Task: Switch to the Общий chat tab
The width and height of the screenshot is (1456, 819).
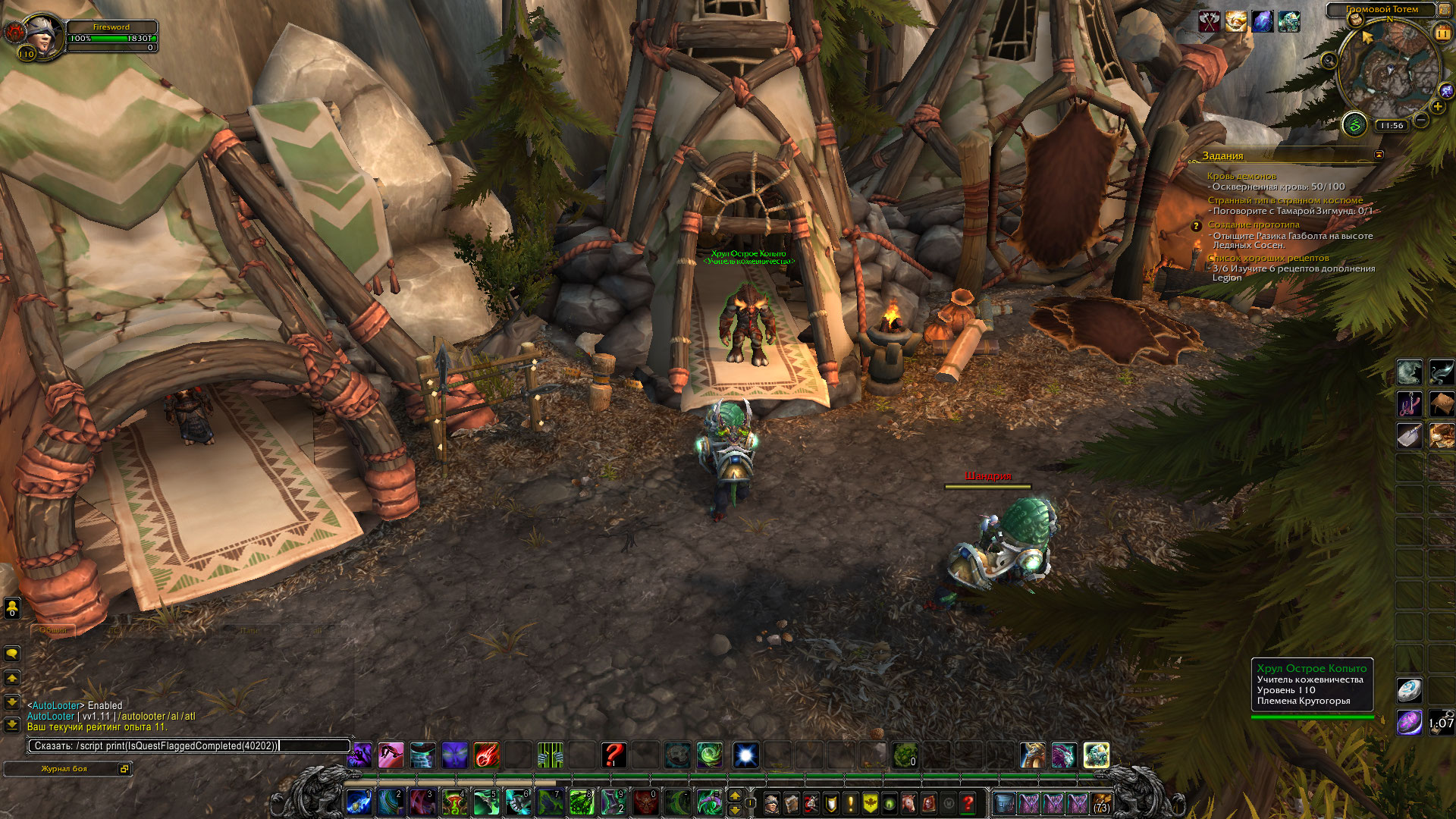Action: pyautogui.click(x=53, y=630)
